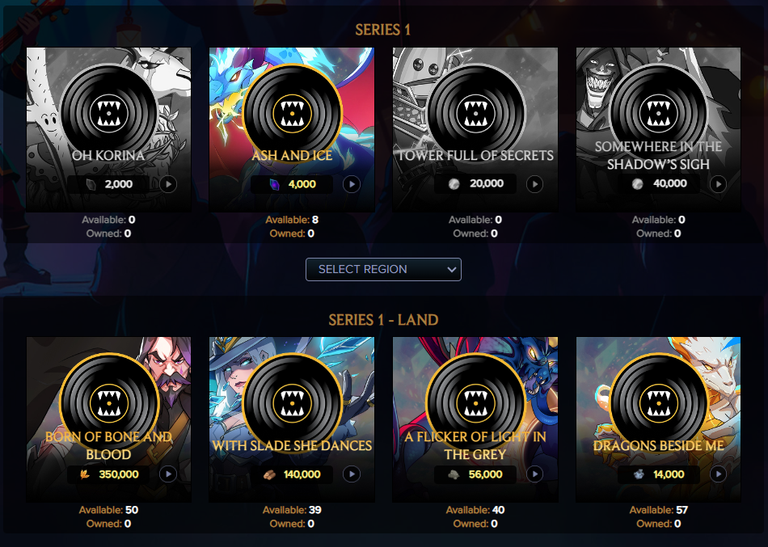
Task: Play the Born of Bone and Blood preview
Action: (167, 474)
